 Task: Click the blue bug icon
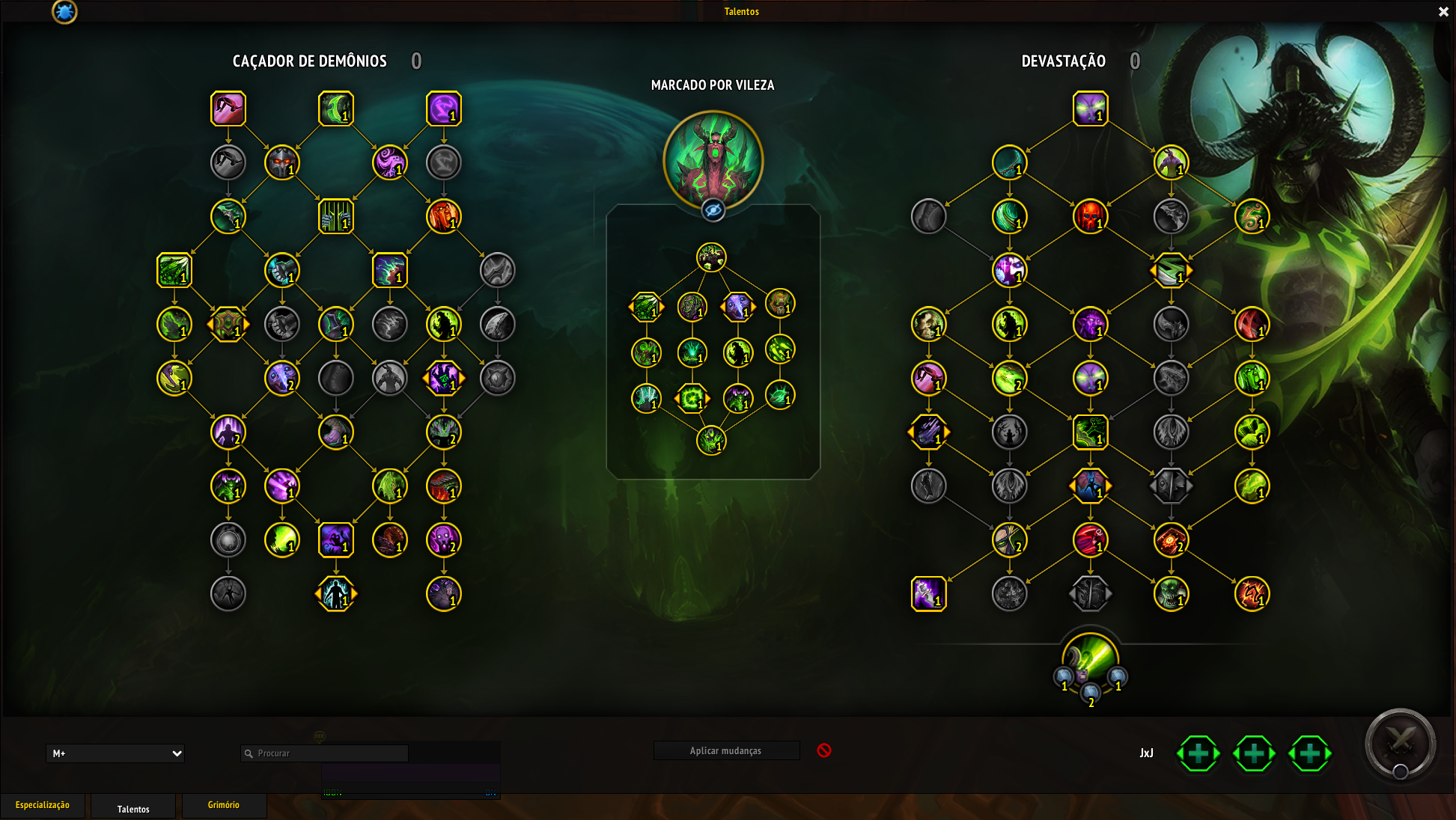point(64,11)
